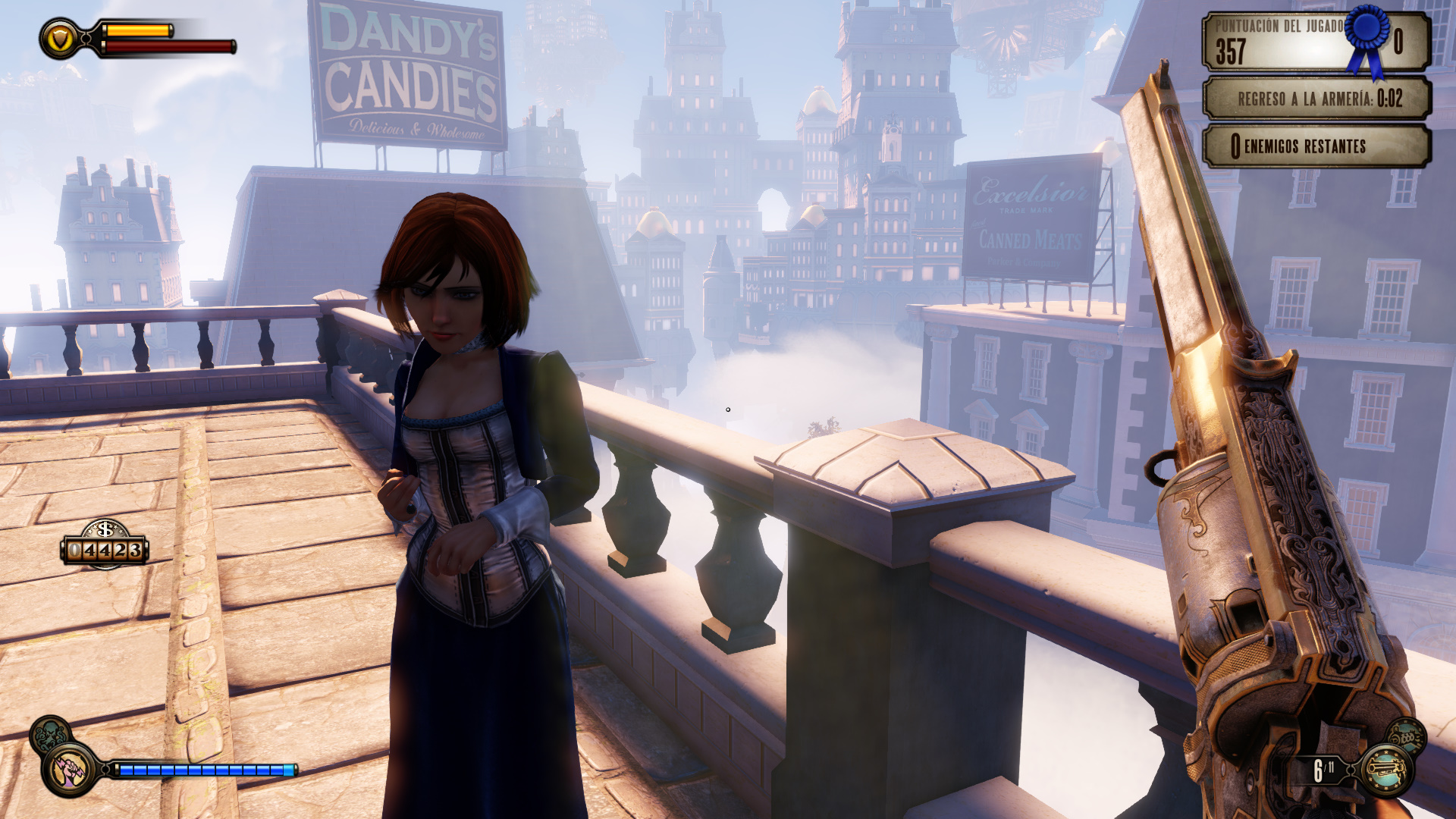Swap to the secondary weapon icon
This screenshot has width=1456, height=819.
pyautogui.click(x=1407, y=736)
